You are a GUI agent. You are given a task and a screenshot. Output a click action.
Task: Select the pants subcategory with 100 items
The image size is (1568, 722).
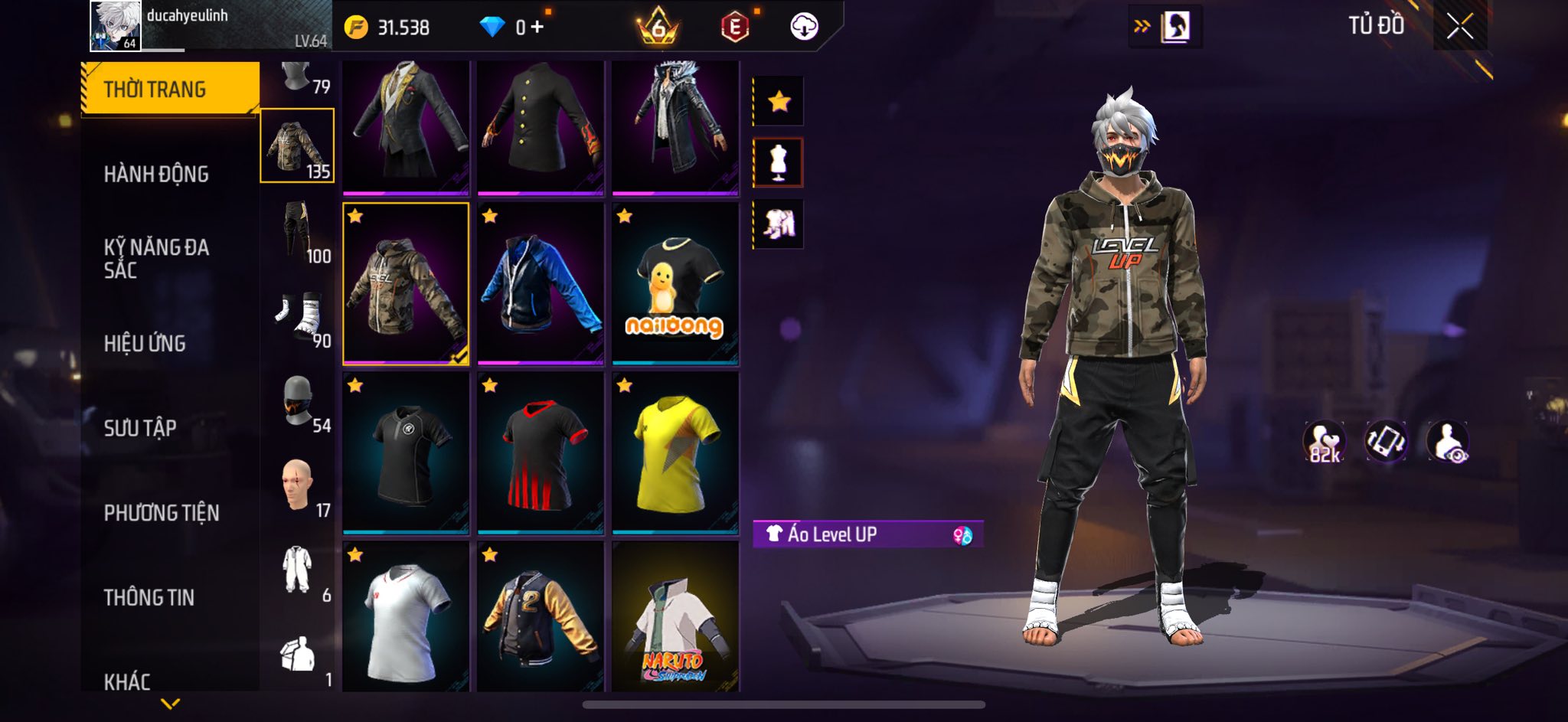[x=298, y=231]
